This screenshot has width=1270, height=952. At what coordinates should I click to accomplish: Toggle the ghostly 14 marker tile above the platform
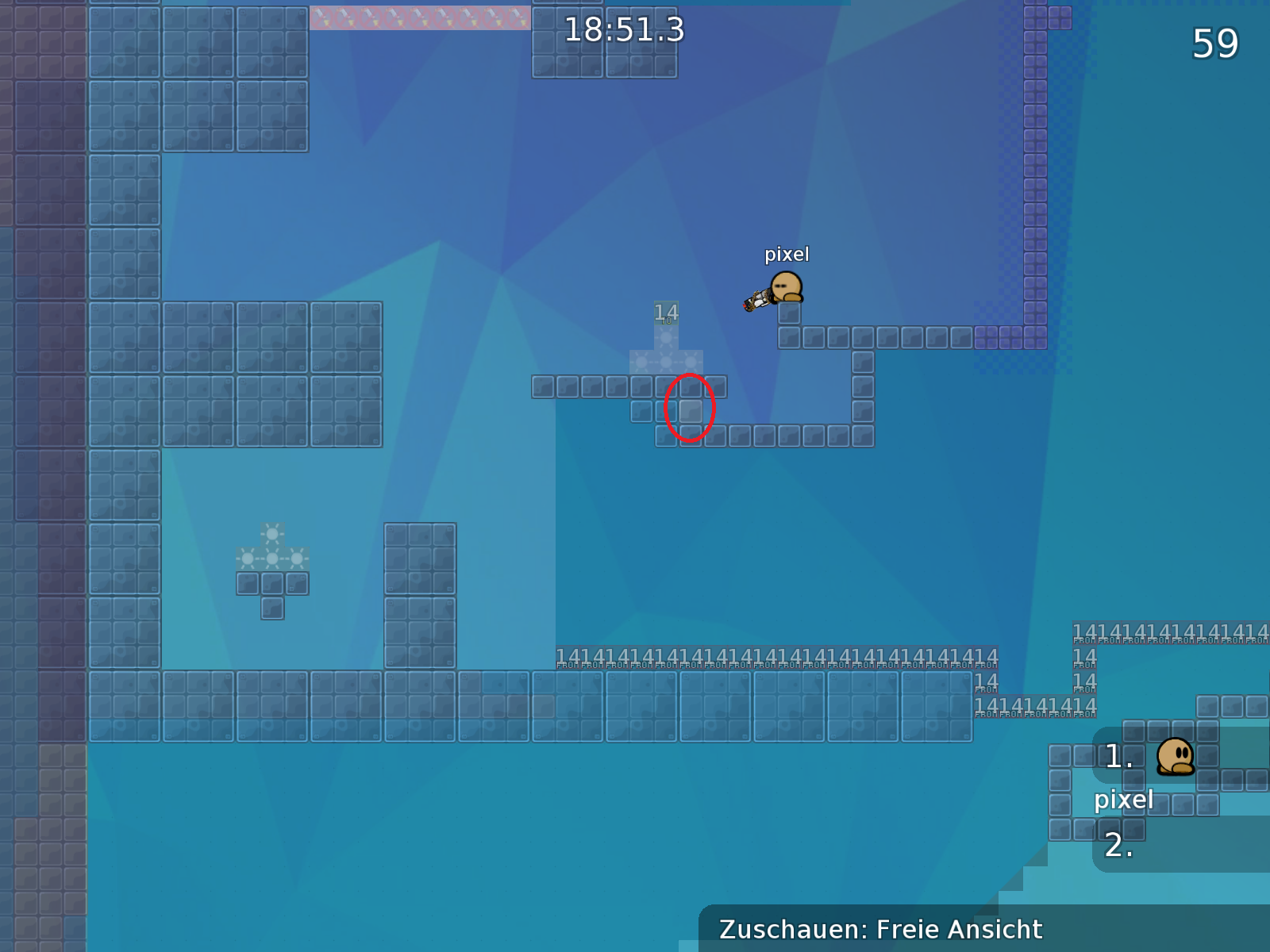(665, 312)
